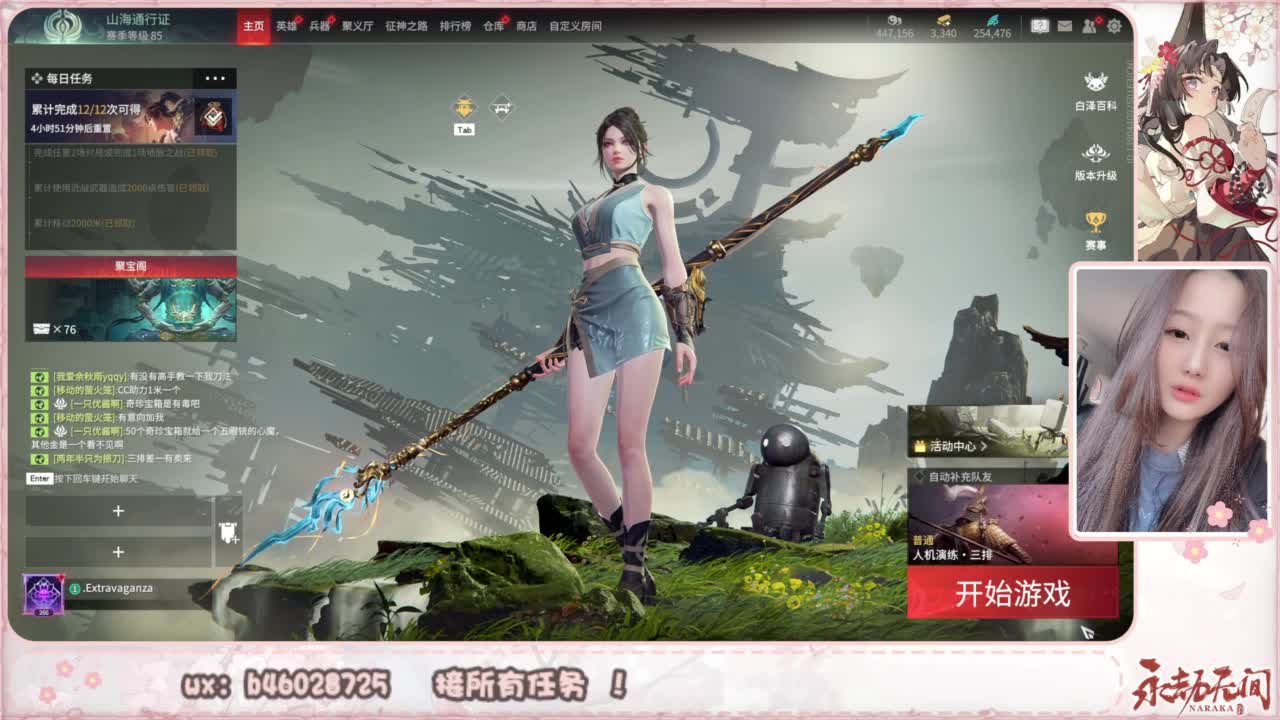Open the 聚宝阁 treasure banner
1280x720 pixels.
130,300
